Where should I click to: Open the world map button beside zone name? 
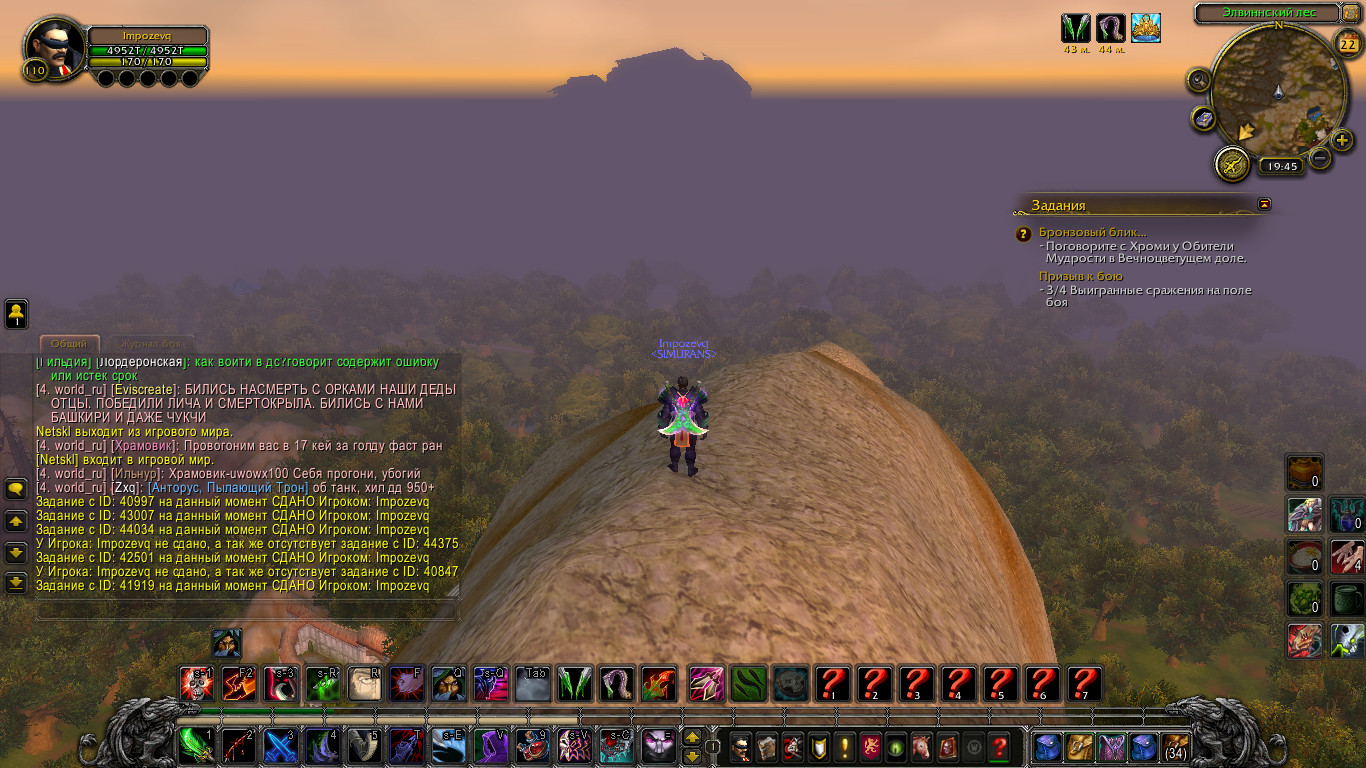pos(1351,13)
